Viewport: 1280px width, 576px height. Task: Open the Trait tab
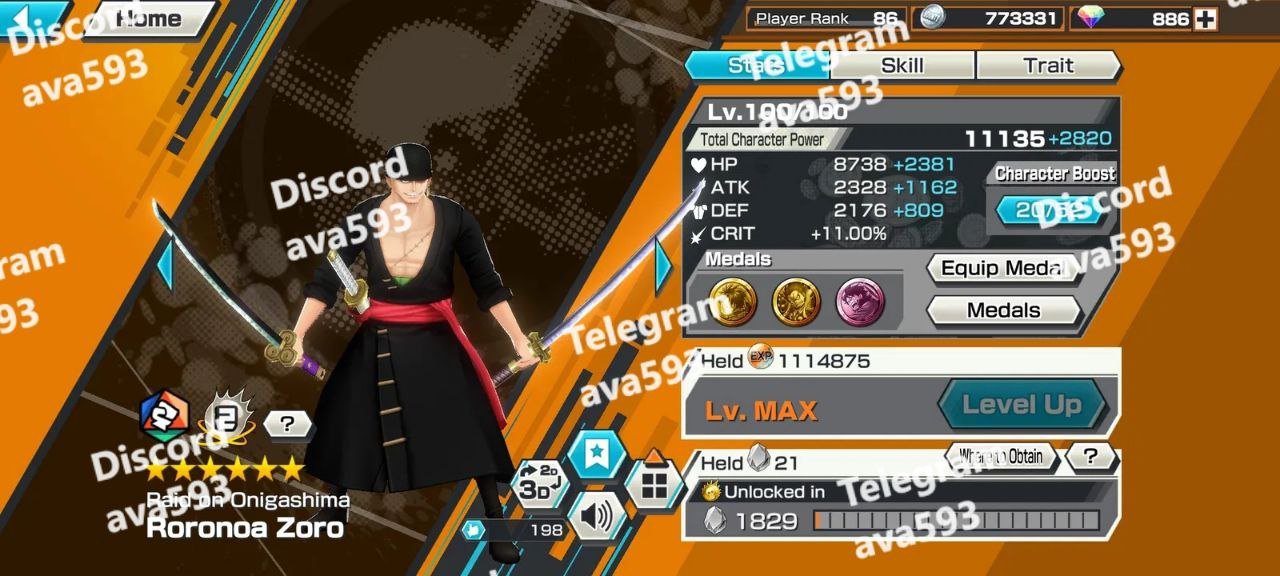pyautogui.click(x=1047, y=66)
